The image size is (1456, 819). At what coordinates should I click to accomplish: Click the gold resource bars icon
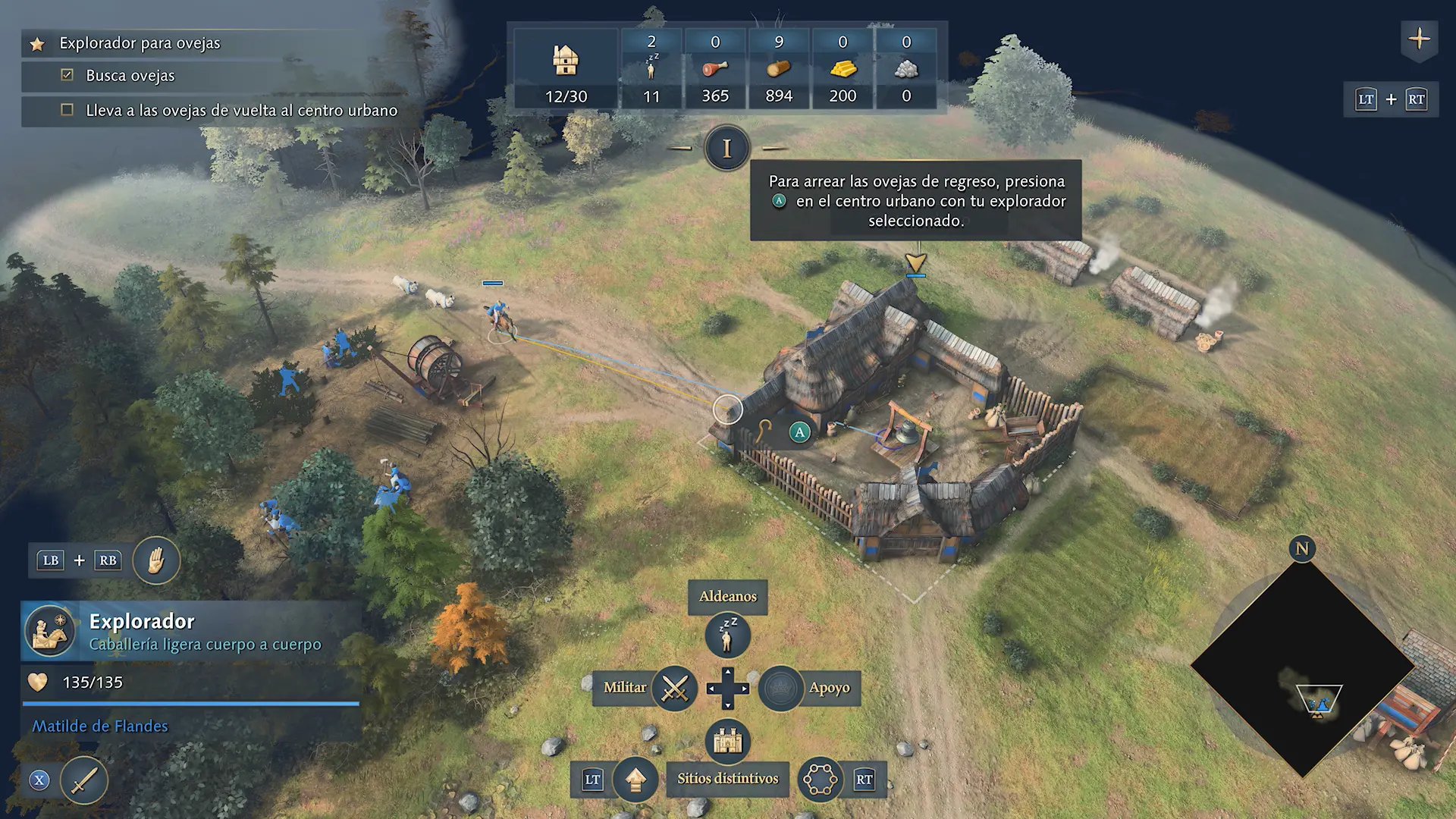(x=843, y=69)
